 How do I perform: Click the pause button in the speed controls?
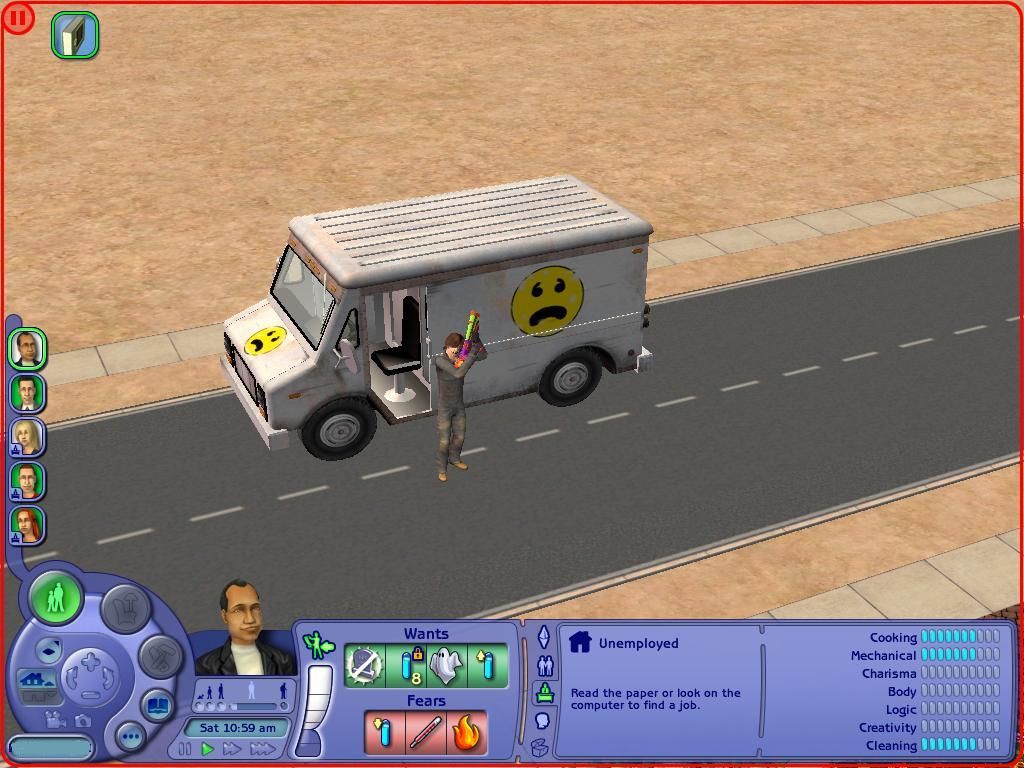point(185,749)
